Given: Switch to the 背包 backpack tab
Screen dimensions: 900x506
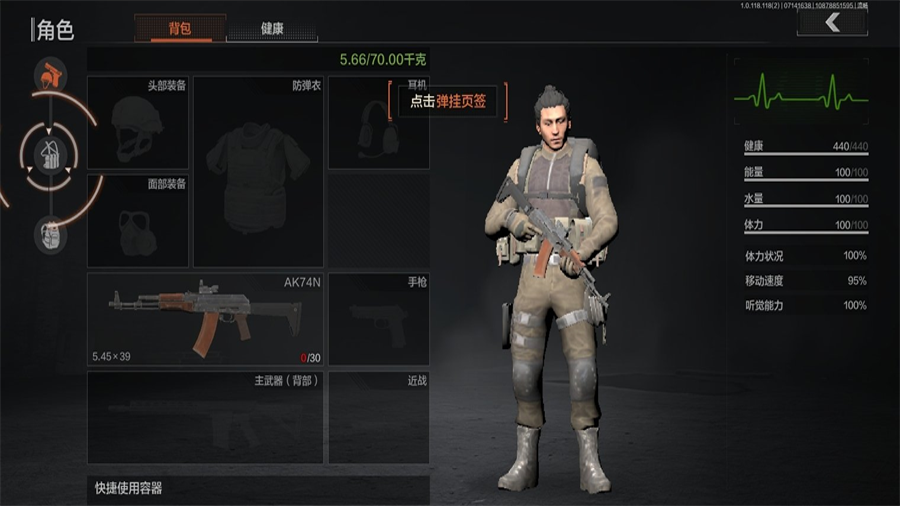Looking at the screenshot, I should 180,28.
